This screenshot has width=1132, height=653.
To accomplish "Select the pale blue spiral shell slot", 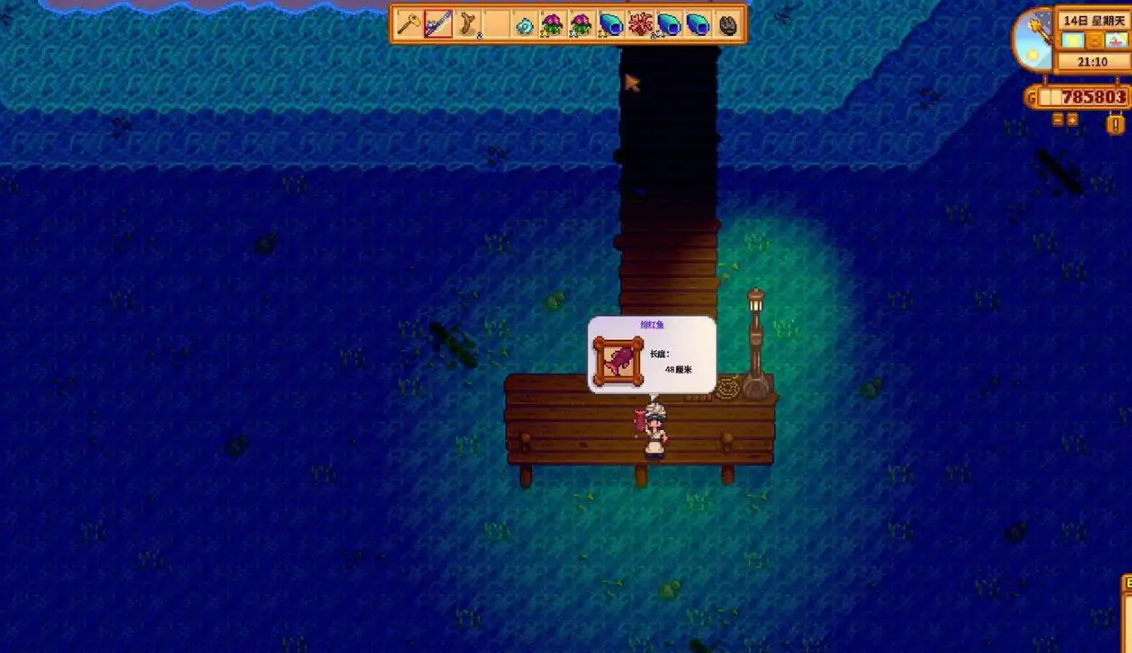I will coord(524,24).
